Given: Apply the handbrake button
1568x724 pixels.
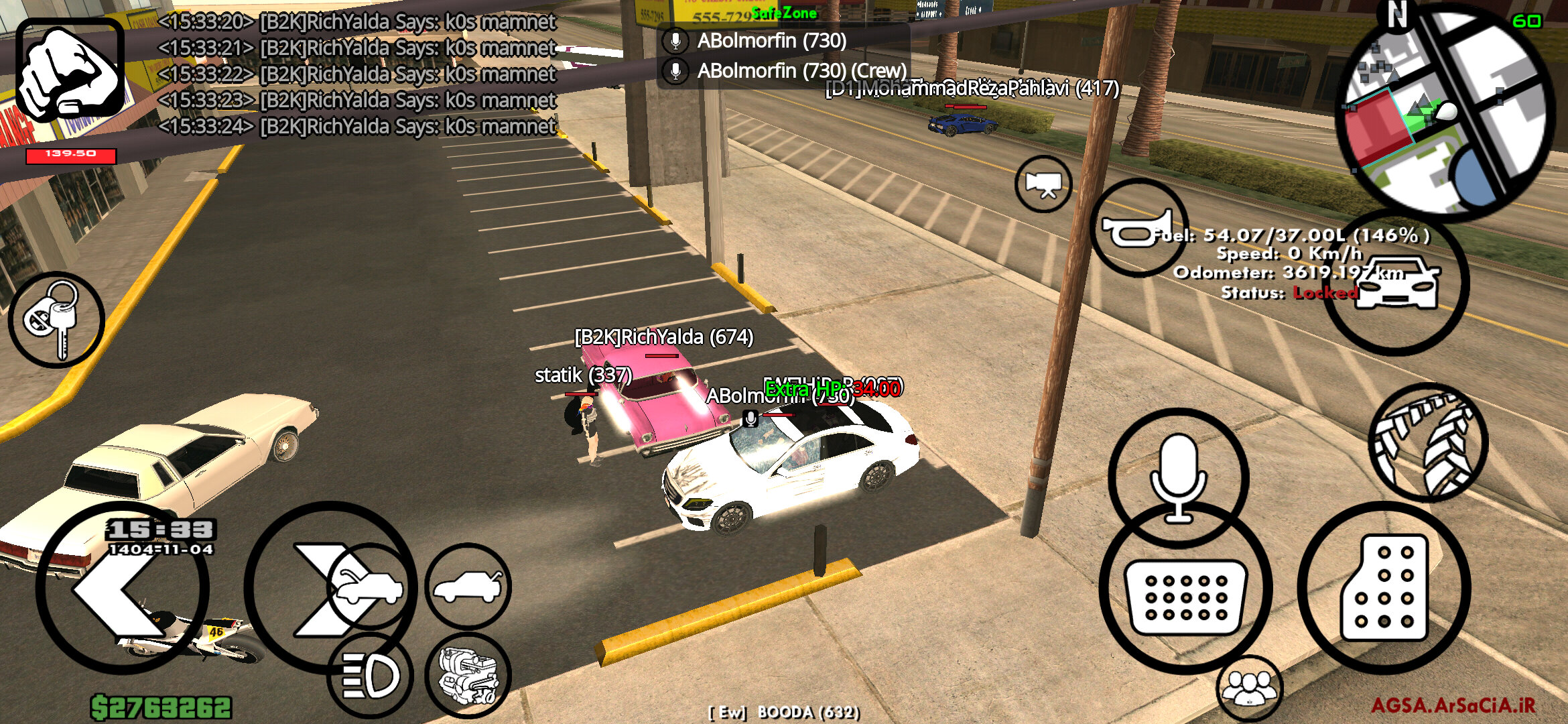Looking at the screenshot, I should (x=1428, y=442).
